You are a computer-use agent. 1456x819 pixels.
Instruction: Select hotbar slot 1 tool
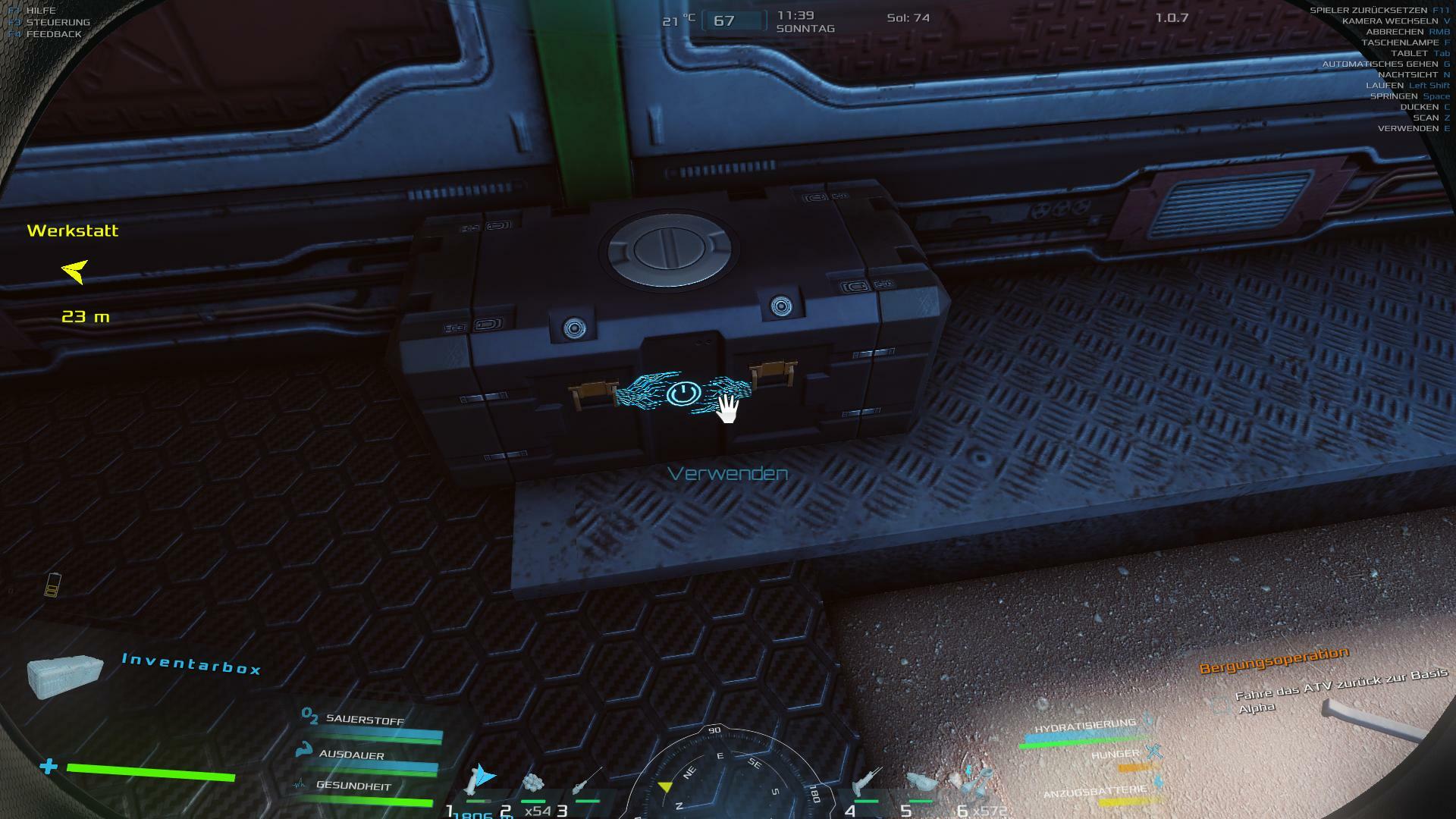tap(479, 780)
